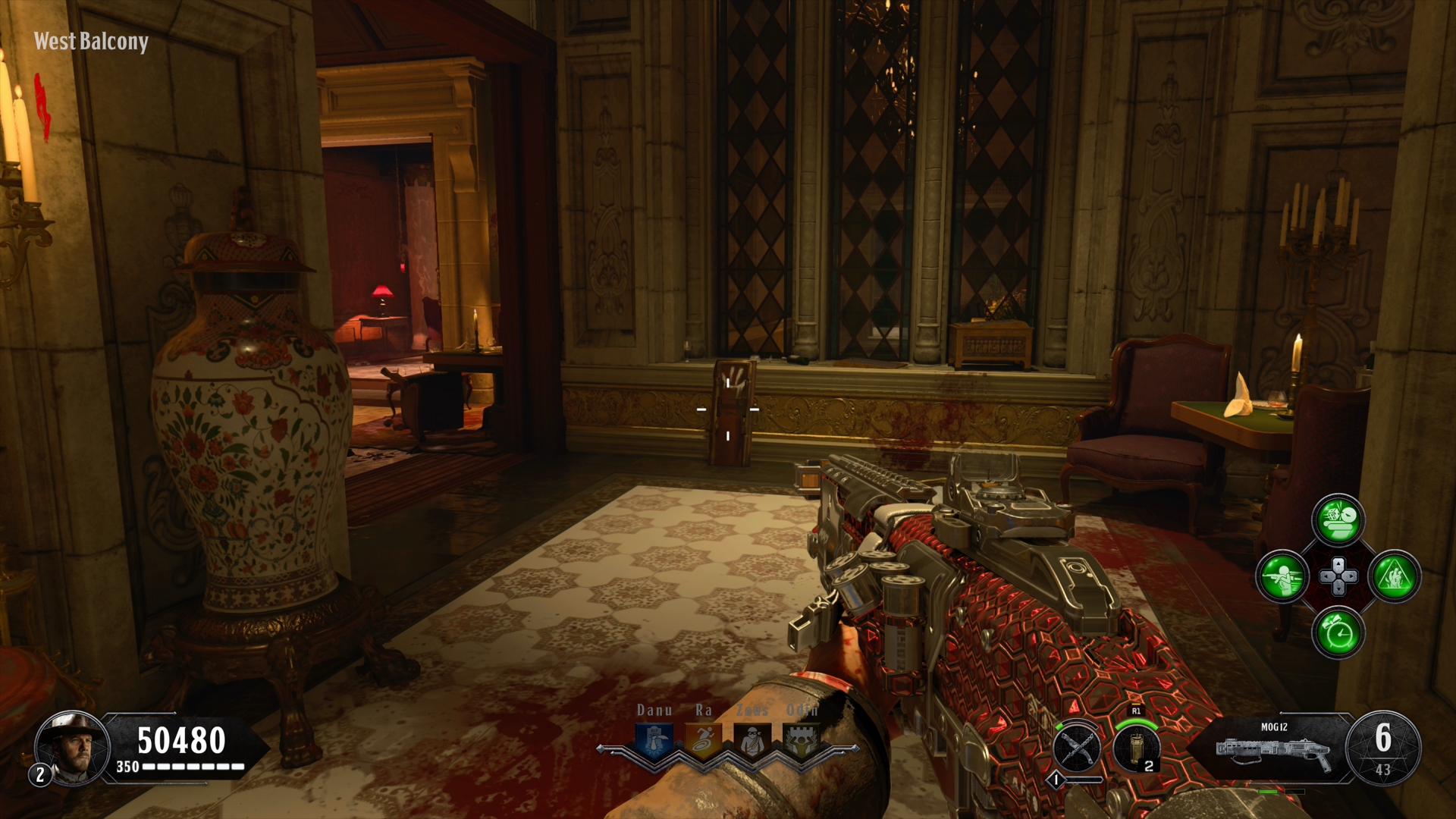Select the grenade equipment icon
This screenshot has height=819, width=1456.
point(1136,748)
